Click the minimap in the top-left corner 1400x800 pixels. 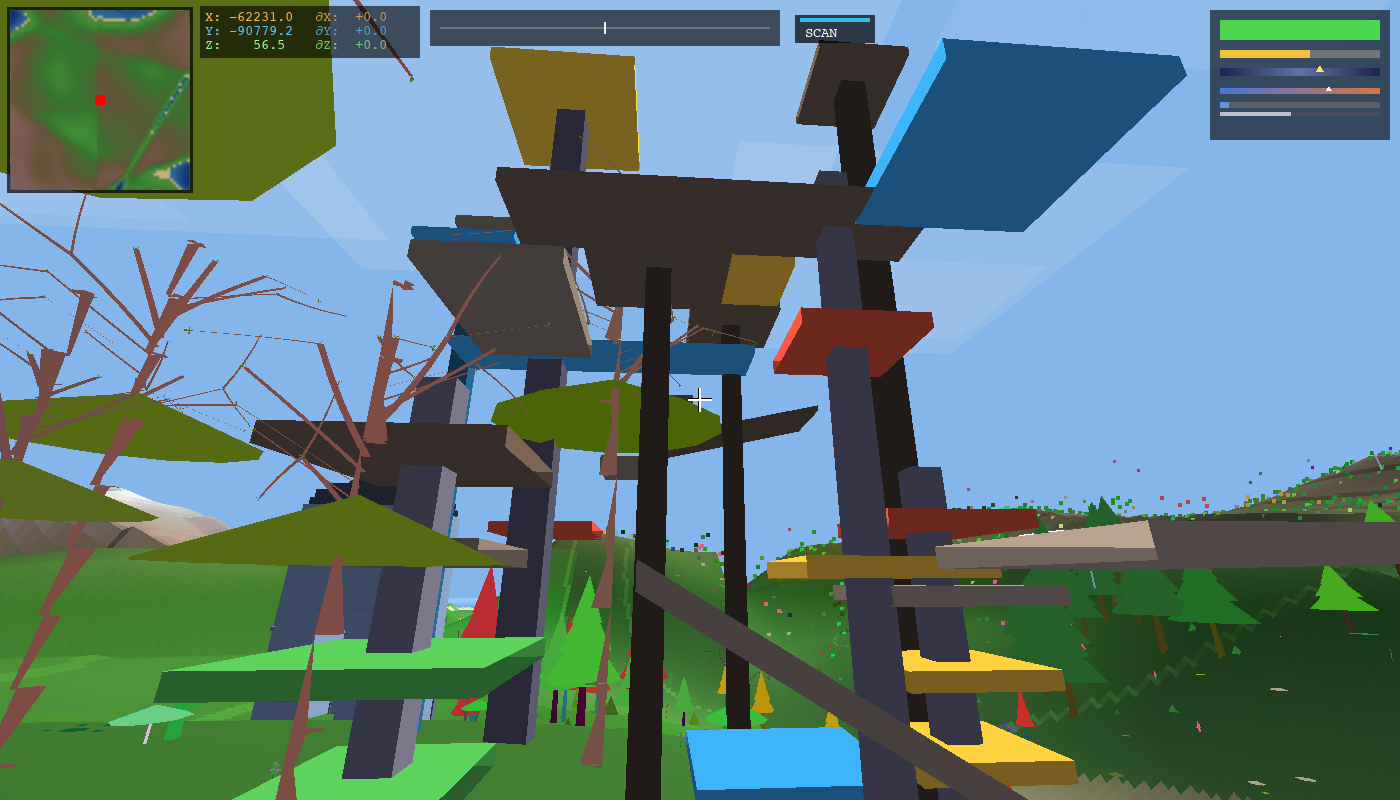(x=98, y=100)
